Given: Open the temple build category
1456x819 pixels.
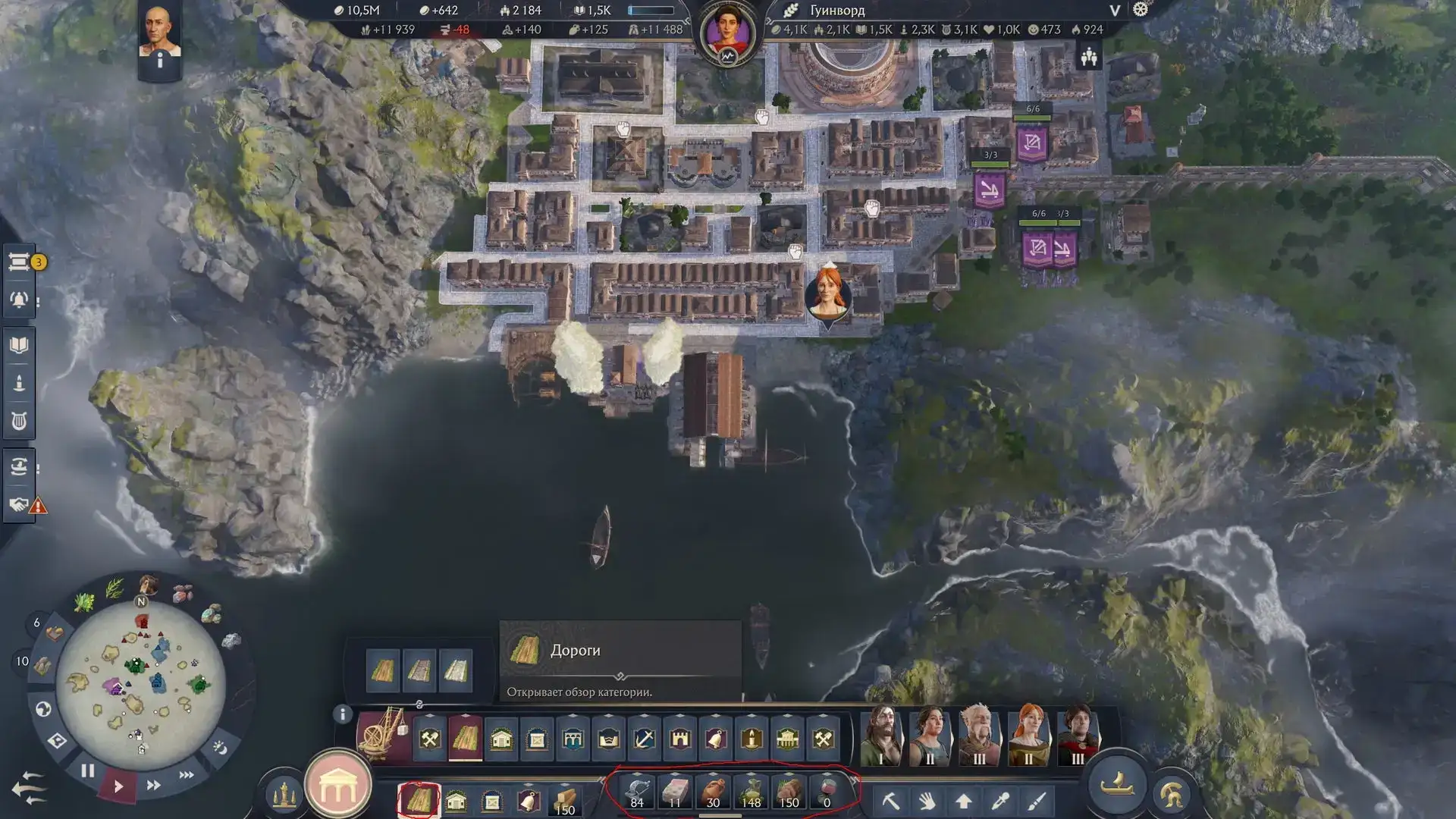Looking at the screenshot, I should tap(787, 738).
